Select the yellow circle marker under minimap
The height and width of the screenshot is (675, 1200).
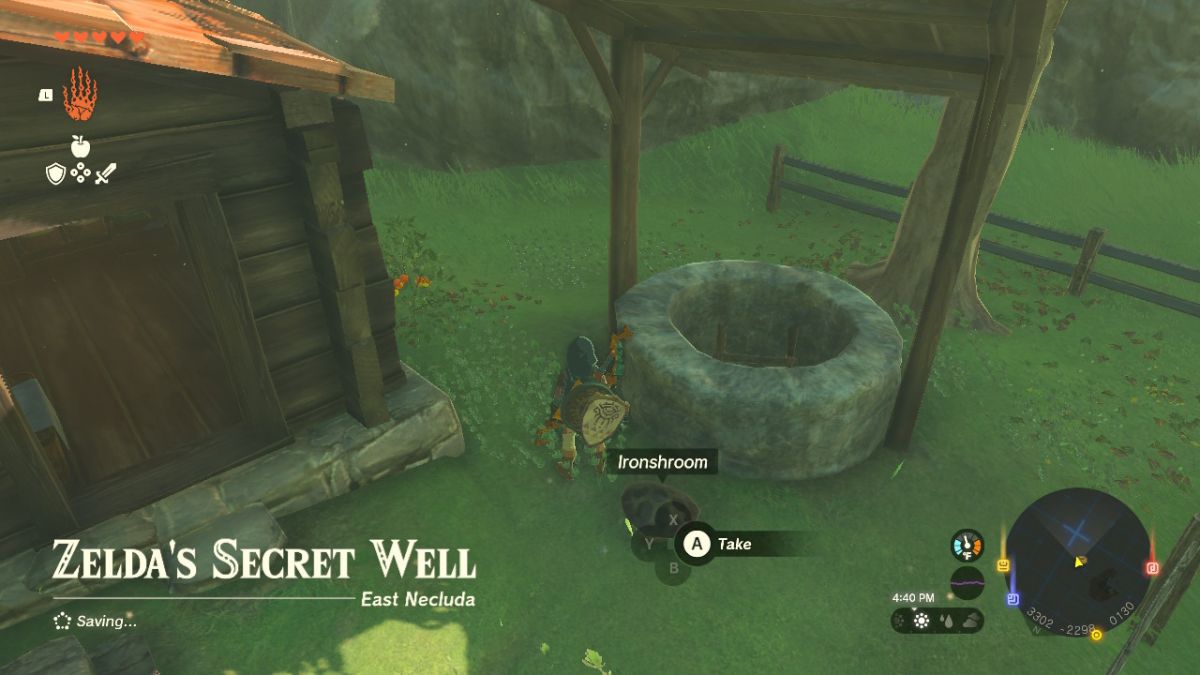[1096, 635]
